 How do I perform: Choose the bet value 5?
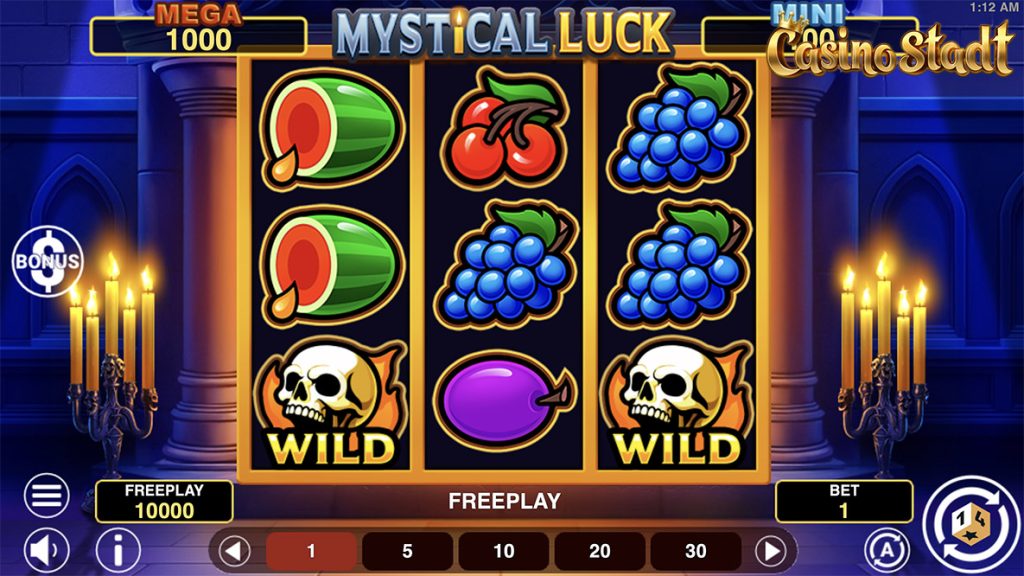click(x=407, y=551)
